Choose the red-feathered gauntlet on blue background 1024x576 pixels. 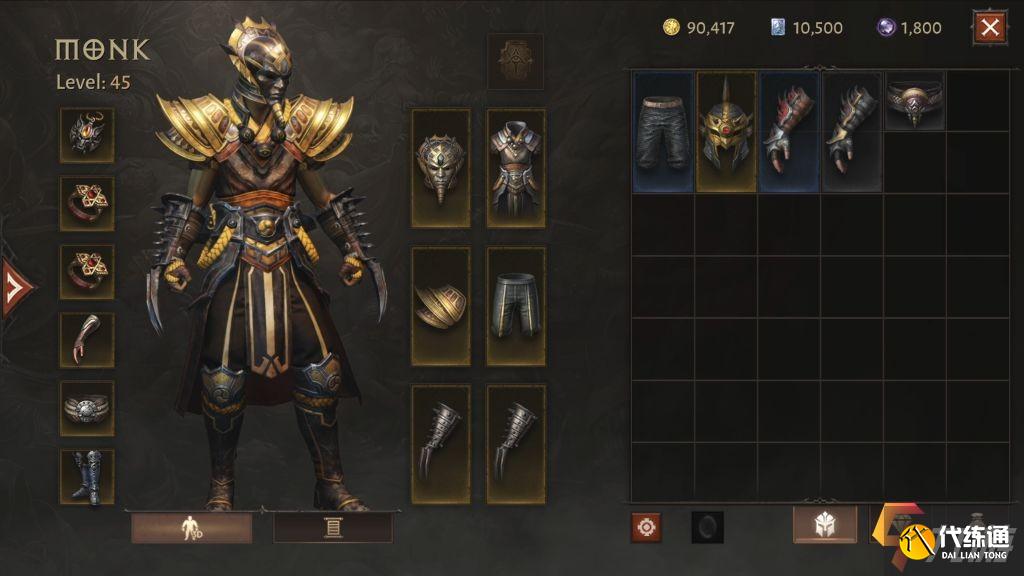click(788, 131)
